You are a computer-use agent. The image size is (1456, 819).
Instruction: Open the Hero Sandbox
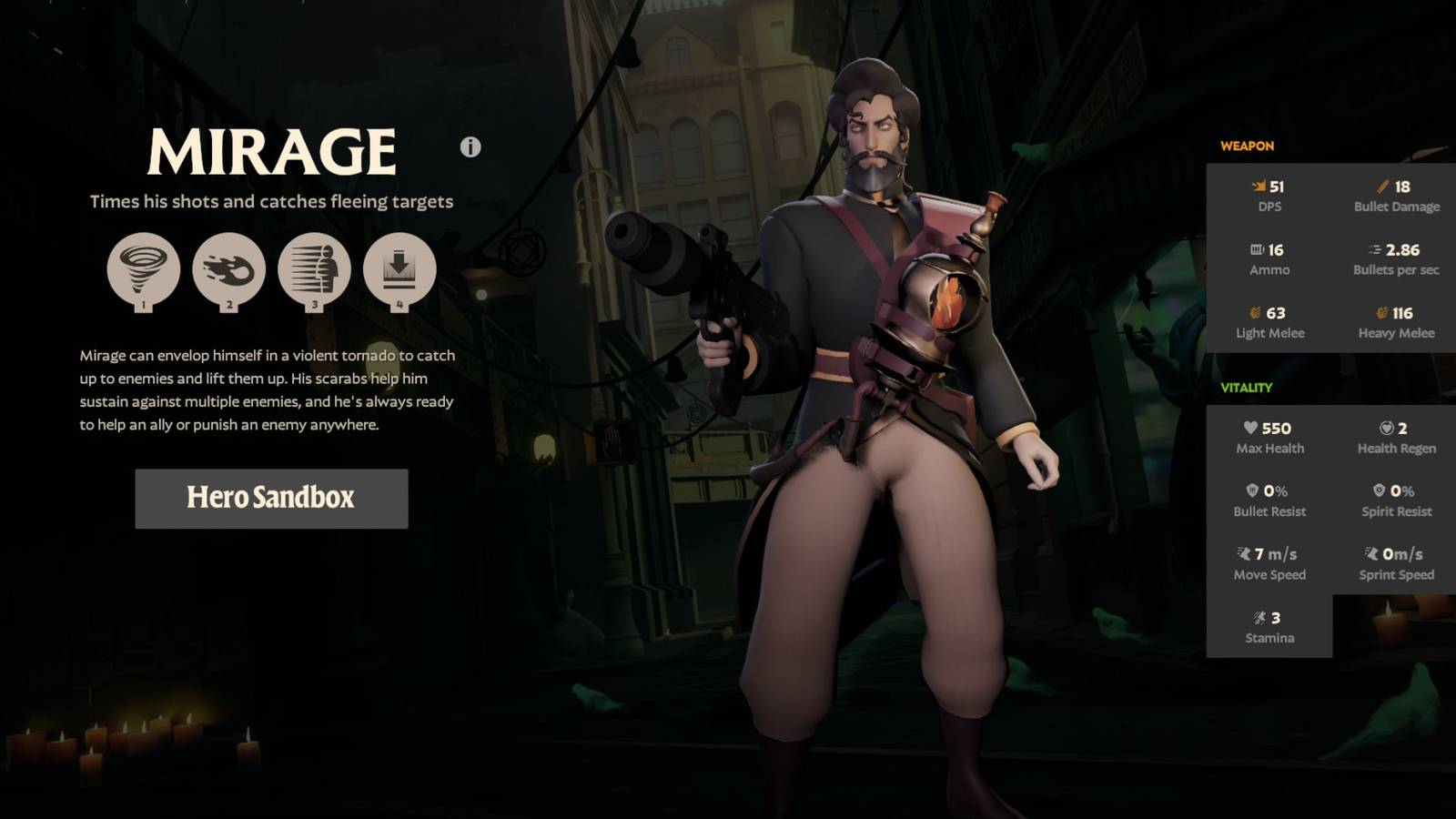(270, 499)
